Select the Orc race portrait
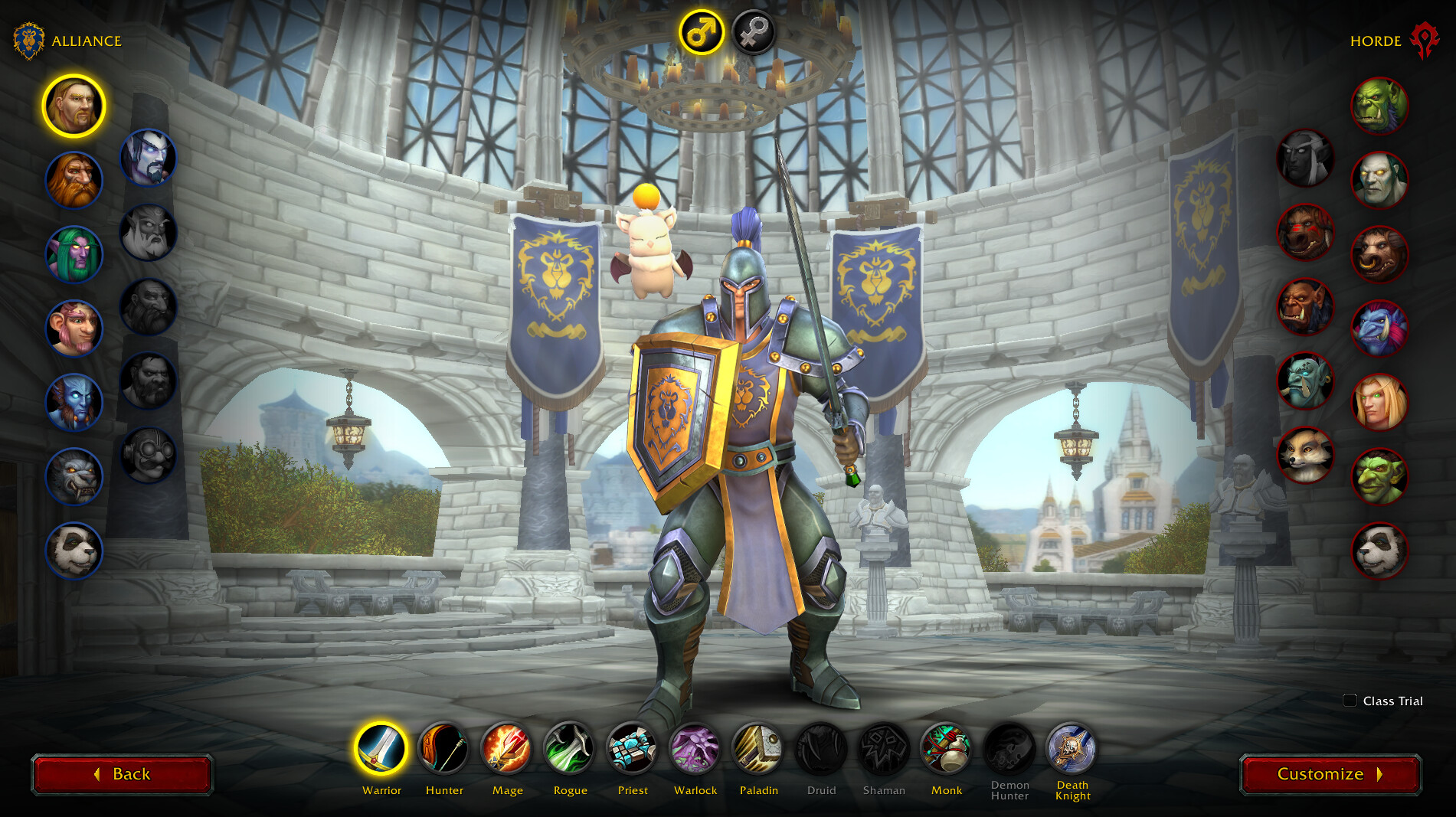Viewport: 1456px width, 817px height. pos(1379,106)
